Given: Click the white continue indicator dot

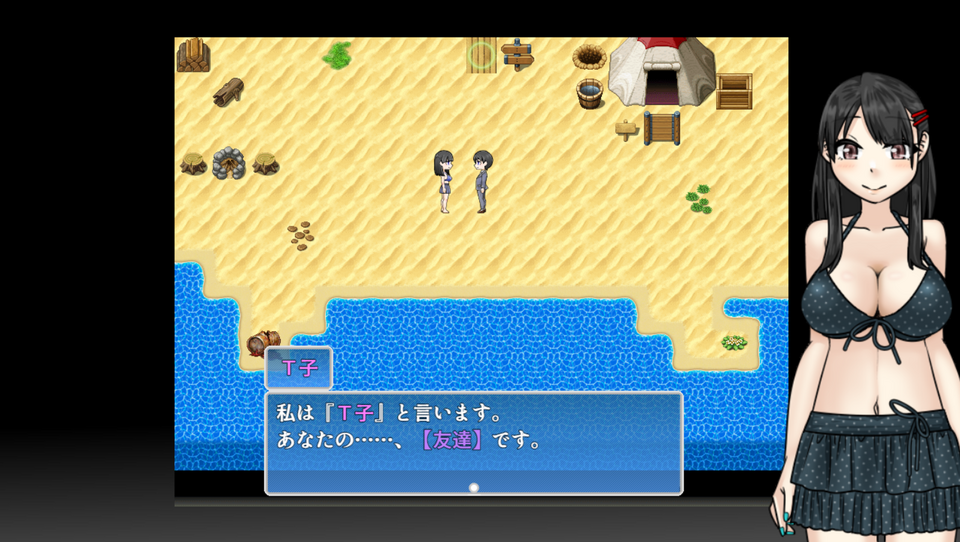Looking at the screenshot, I should 474,487.
